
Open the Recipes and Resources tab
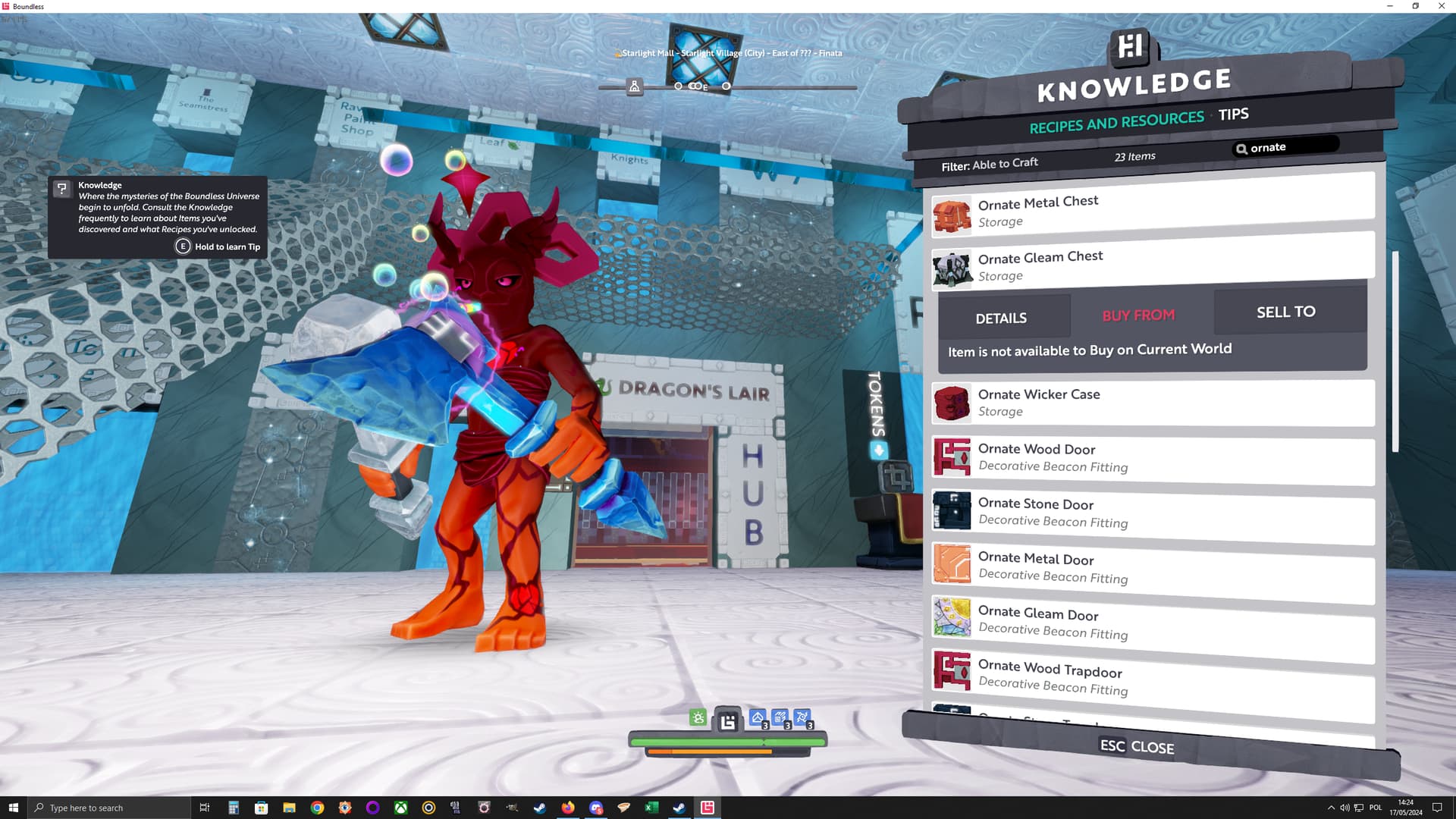click(x=1116, y=122)
